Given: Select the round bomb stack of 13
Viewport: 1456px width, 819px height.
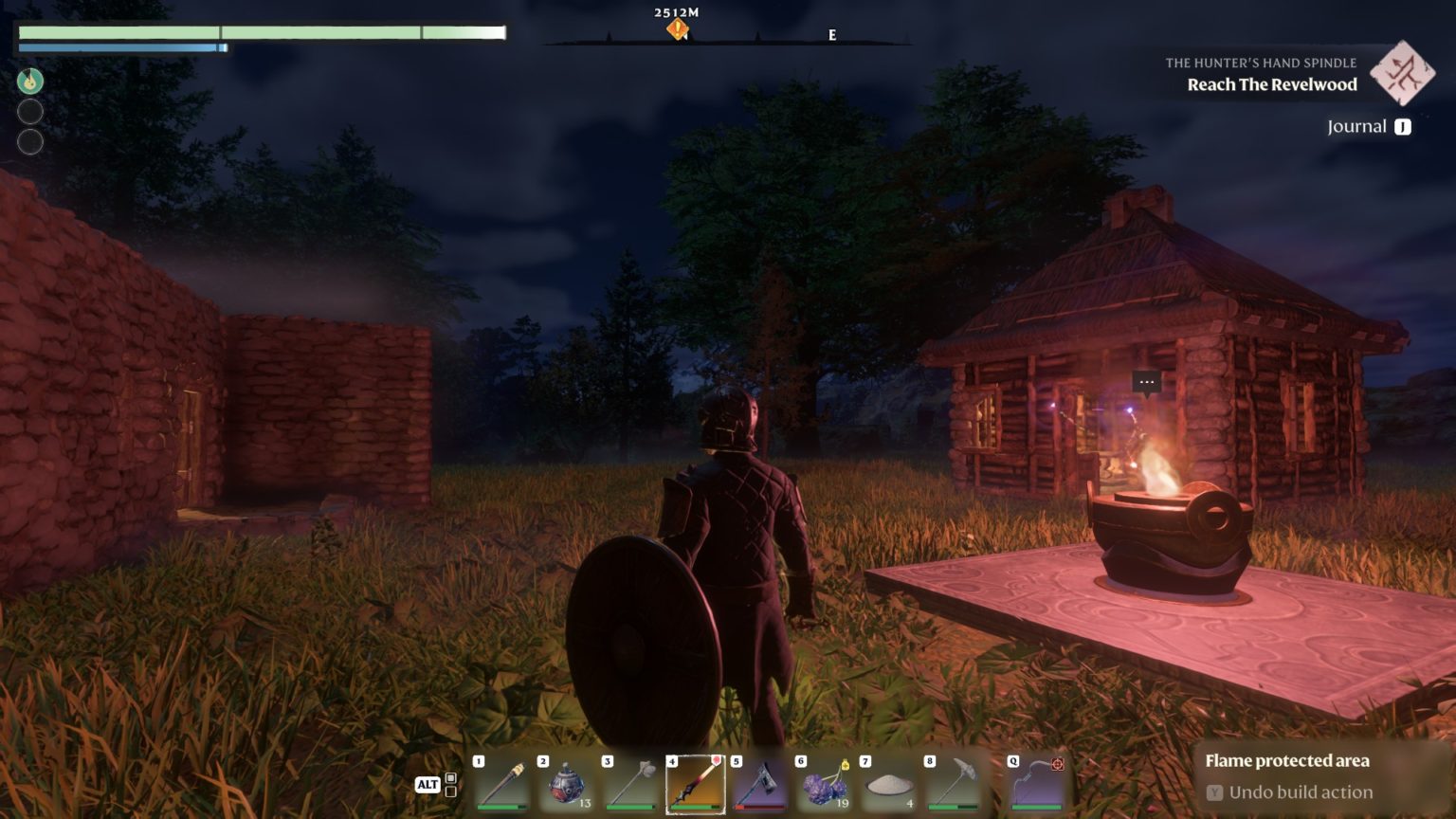Looking at the screenshot, I should (566, 785).
